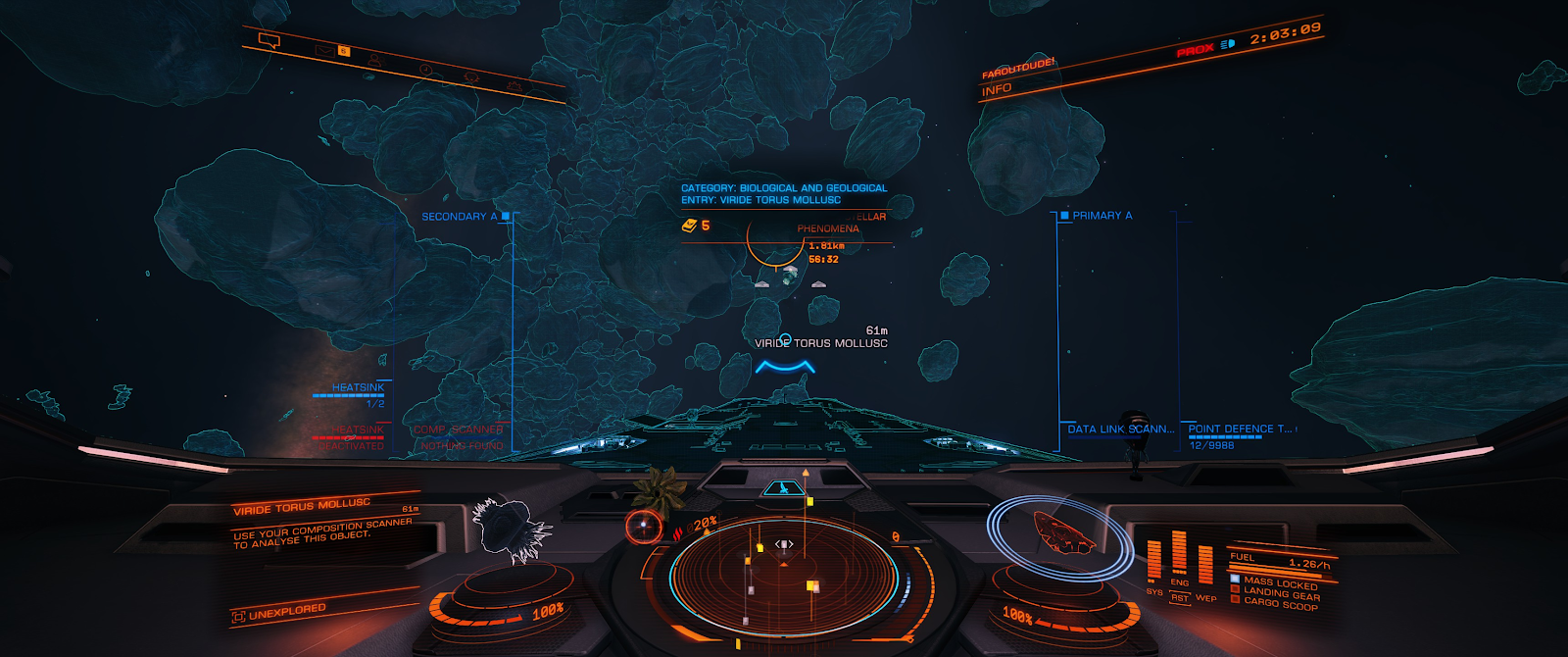1568x657 pixels.
Task: Open the inbox envelope icon
Action: (x=323, y=50)
